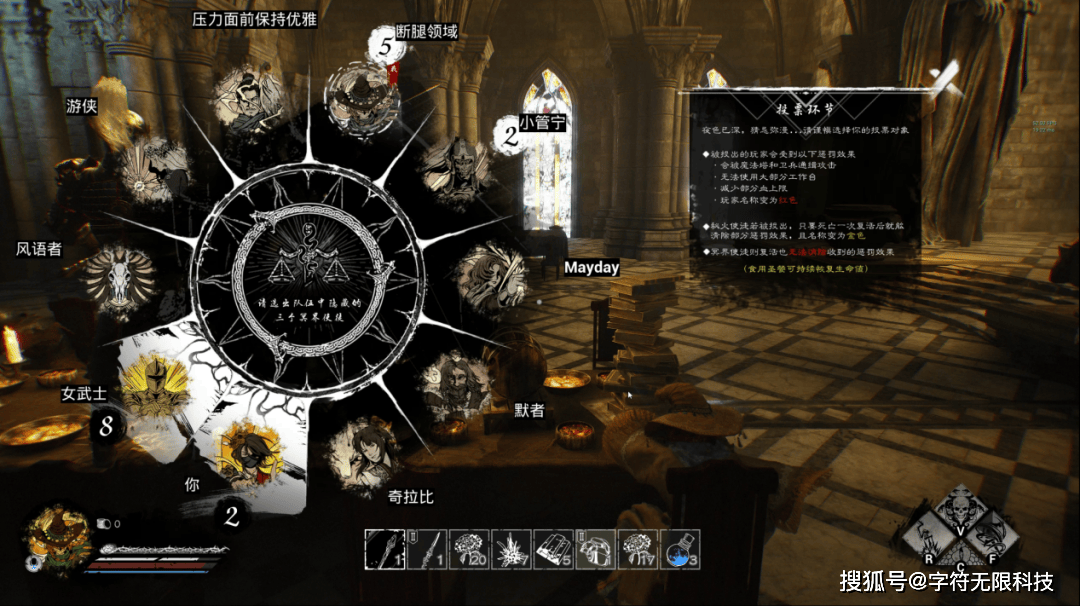The height and width of the screenshot is (606, 1080).
Task: Select the blue potion flask slot
Action: click(x=681, y=549)
